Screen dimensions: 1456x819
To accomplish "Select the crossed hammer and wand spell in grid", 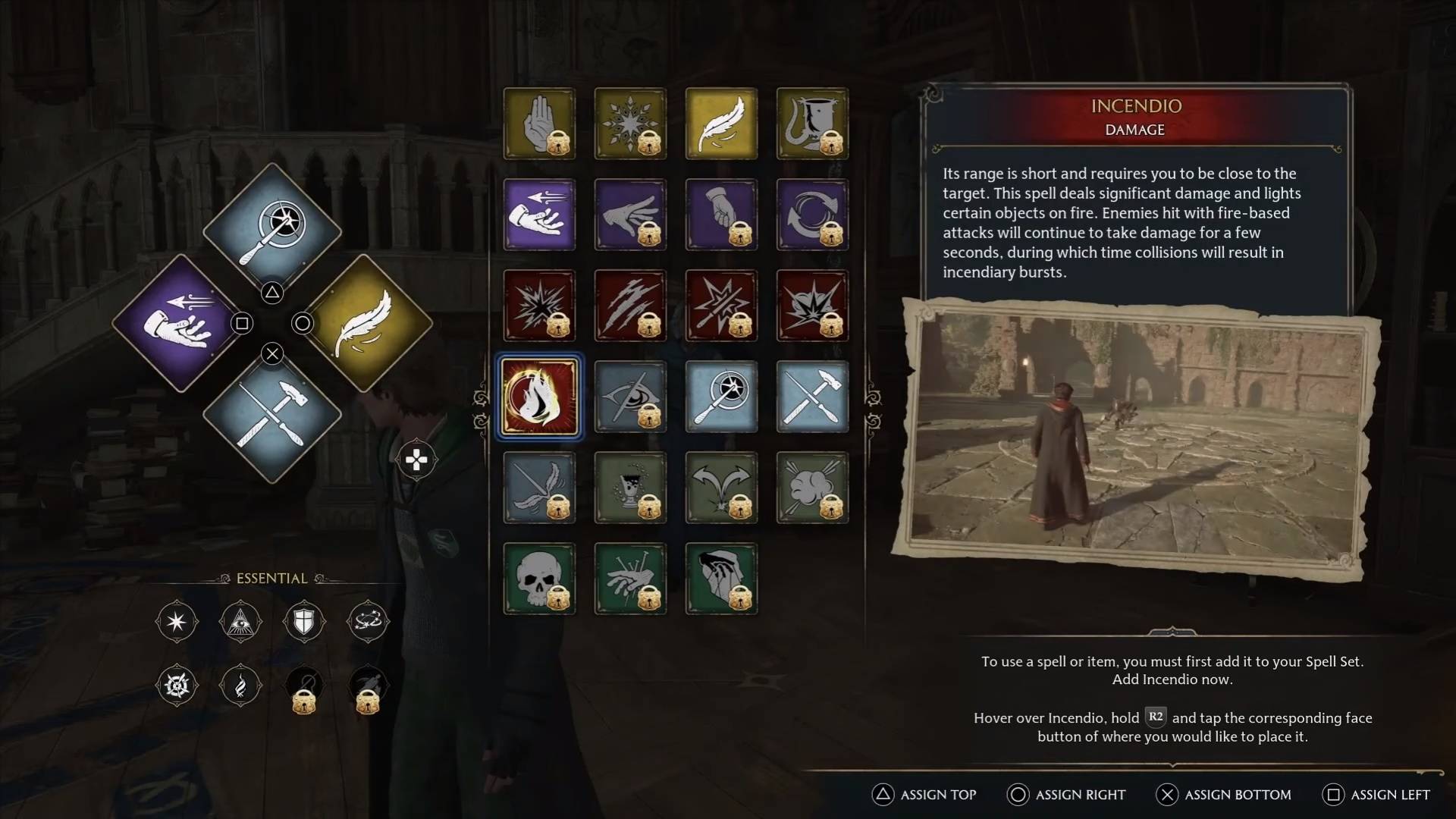I will point(812,397).
